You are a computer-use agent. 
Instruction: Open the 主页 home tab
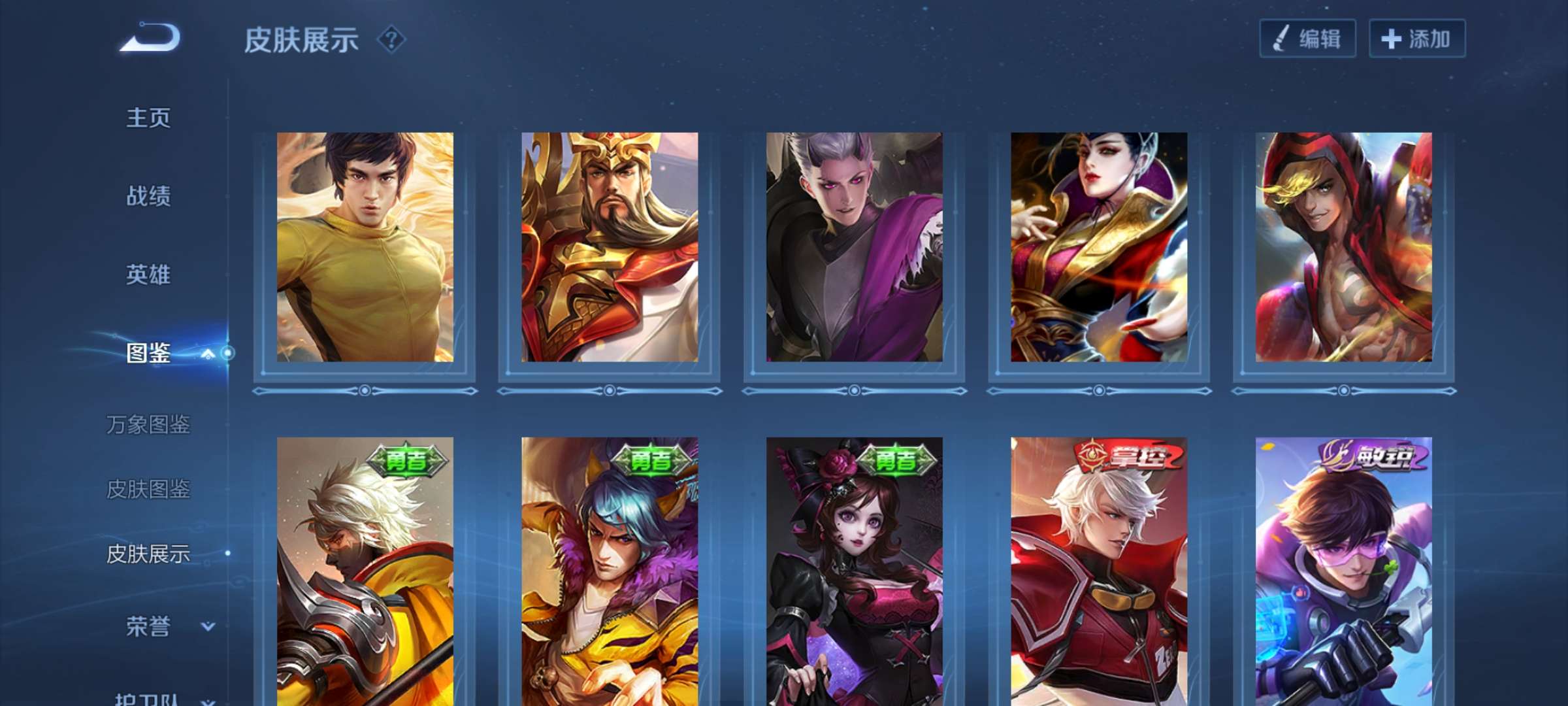pos(148,118)
